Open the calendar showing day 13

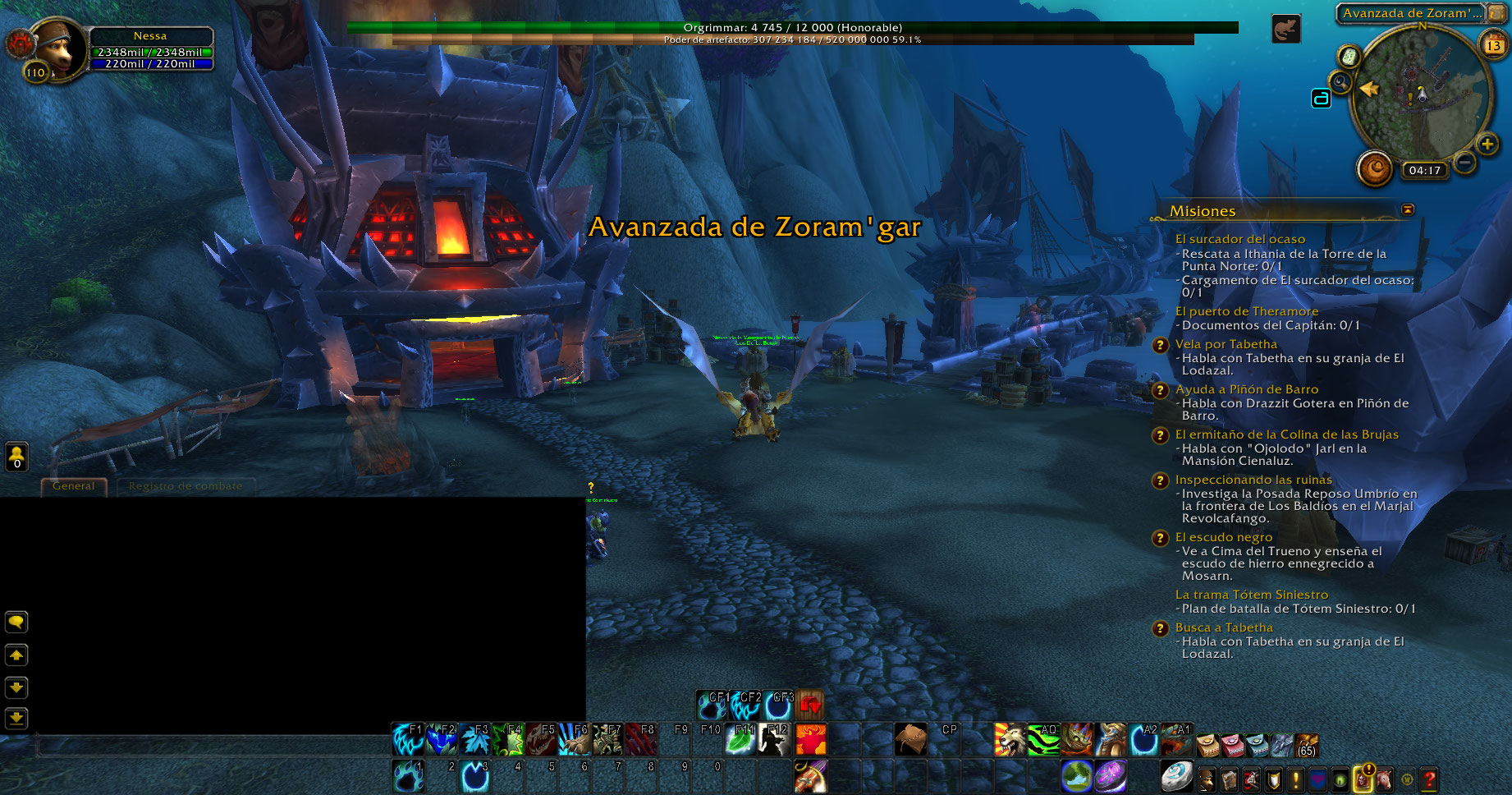coord(1492,45)
